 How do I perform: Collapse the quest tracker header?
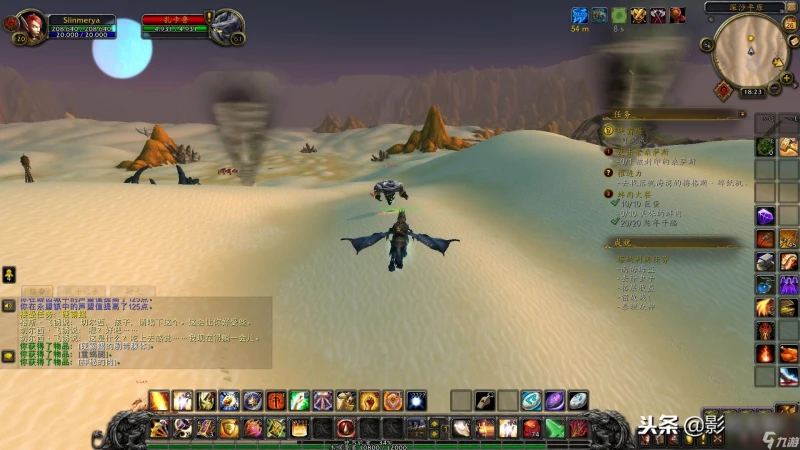741,115
